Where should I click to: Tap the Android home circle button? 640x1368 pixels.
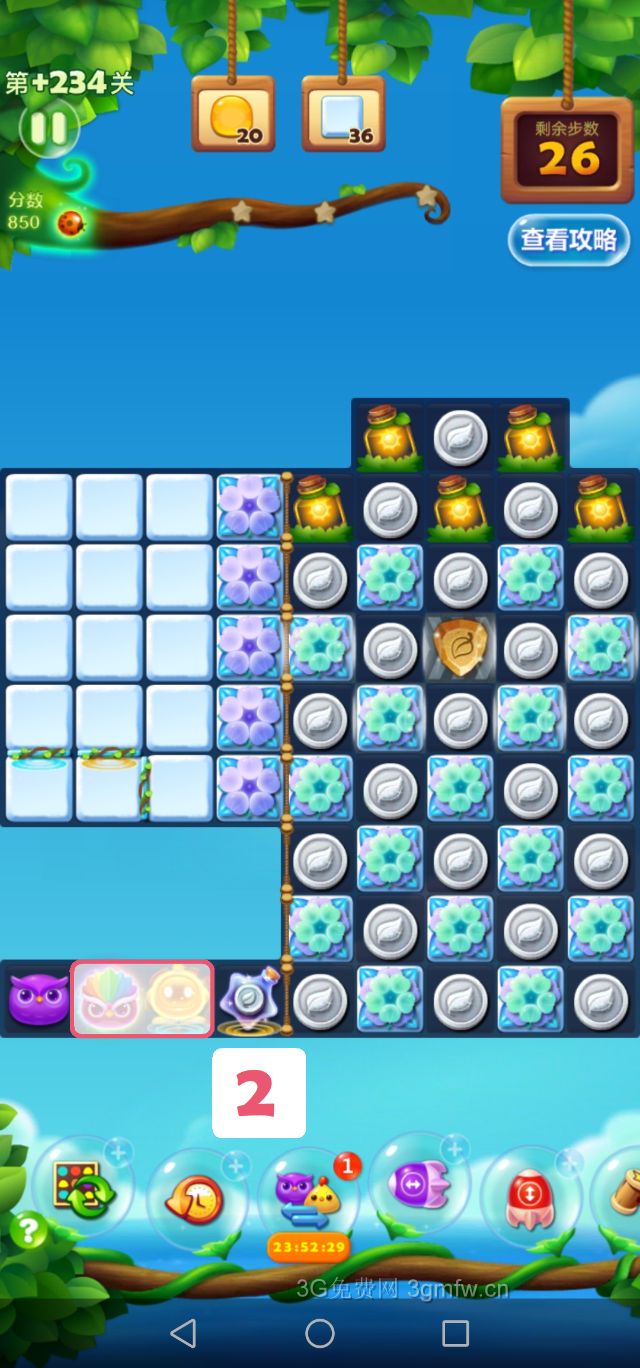pos(320,1333)
